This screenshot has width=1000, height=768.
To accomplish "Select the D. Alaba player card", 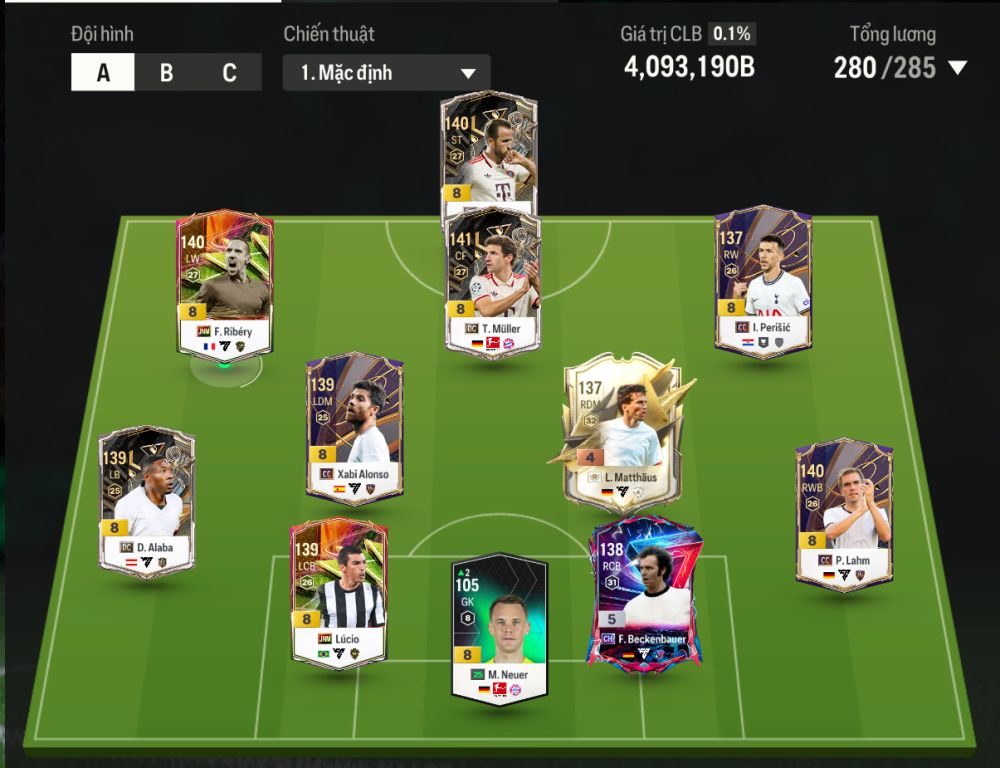I will click(x=147, y=500).
